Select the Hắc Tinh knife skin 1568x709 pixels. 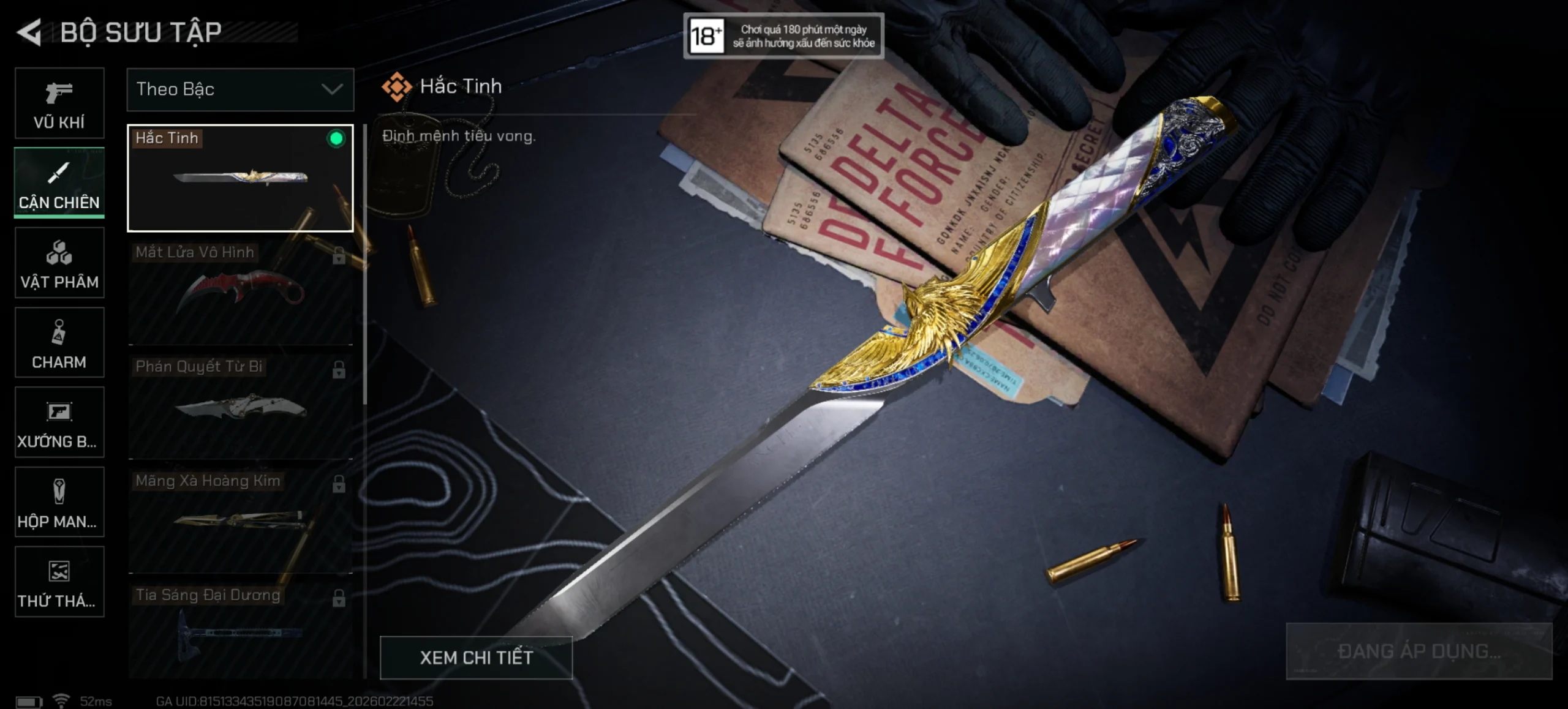point(240,178)
